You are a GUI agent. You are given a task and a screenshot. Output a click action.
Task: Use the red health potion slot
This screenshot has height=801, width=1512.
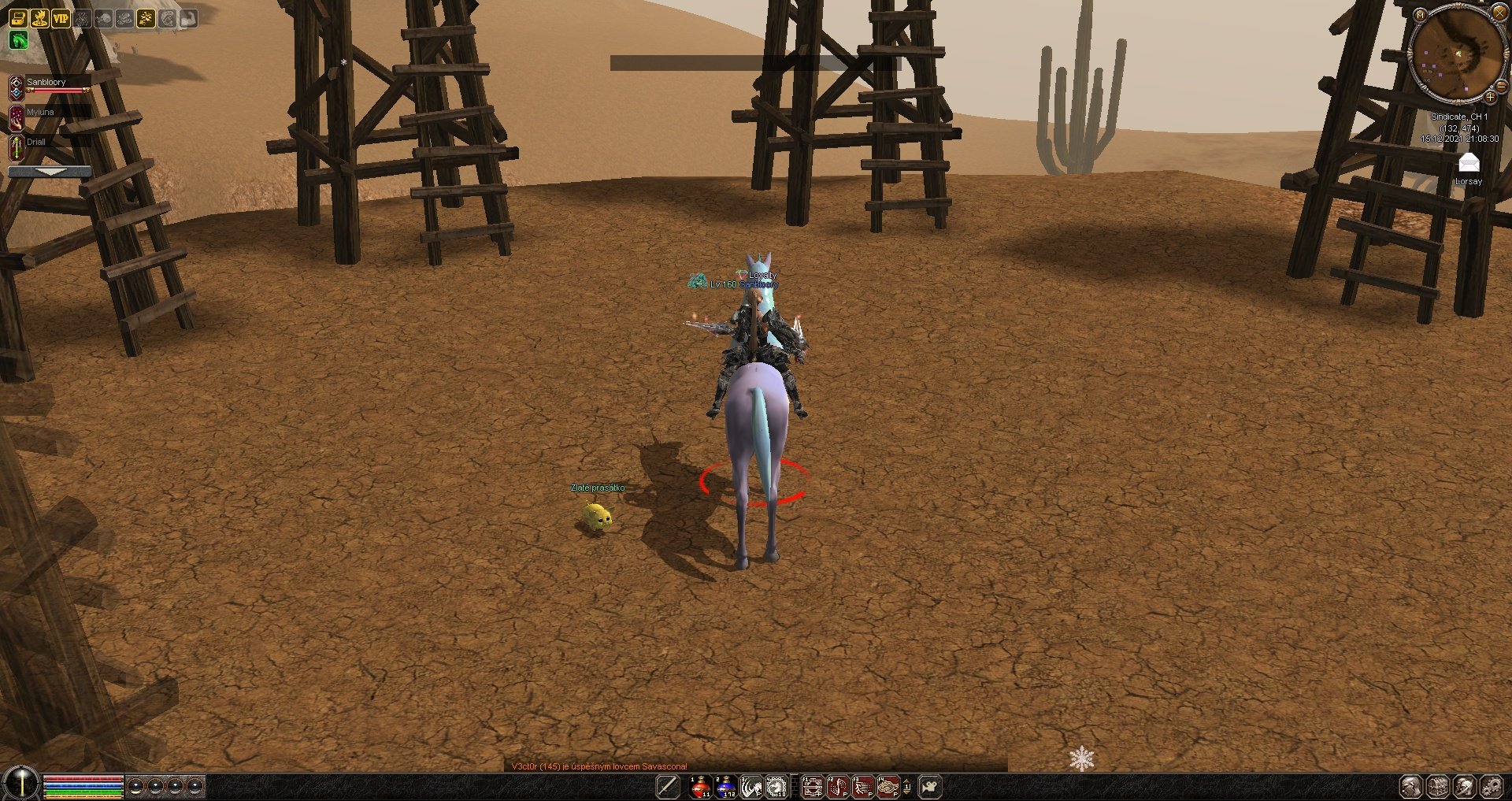(x=700, y=786)
